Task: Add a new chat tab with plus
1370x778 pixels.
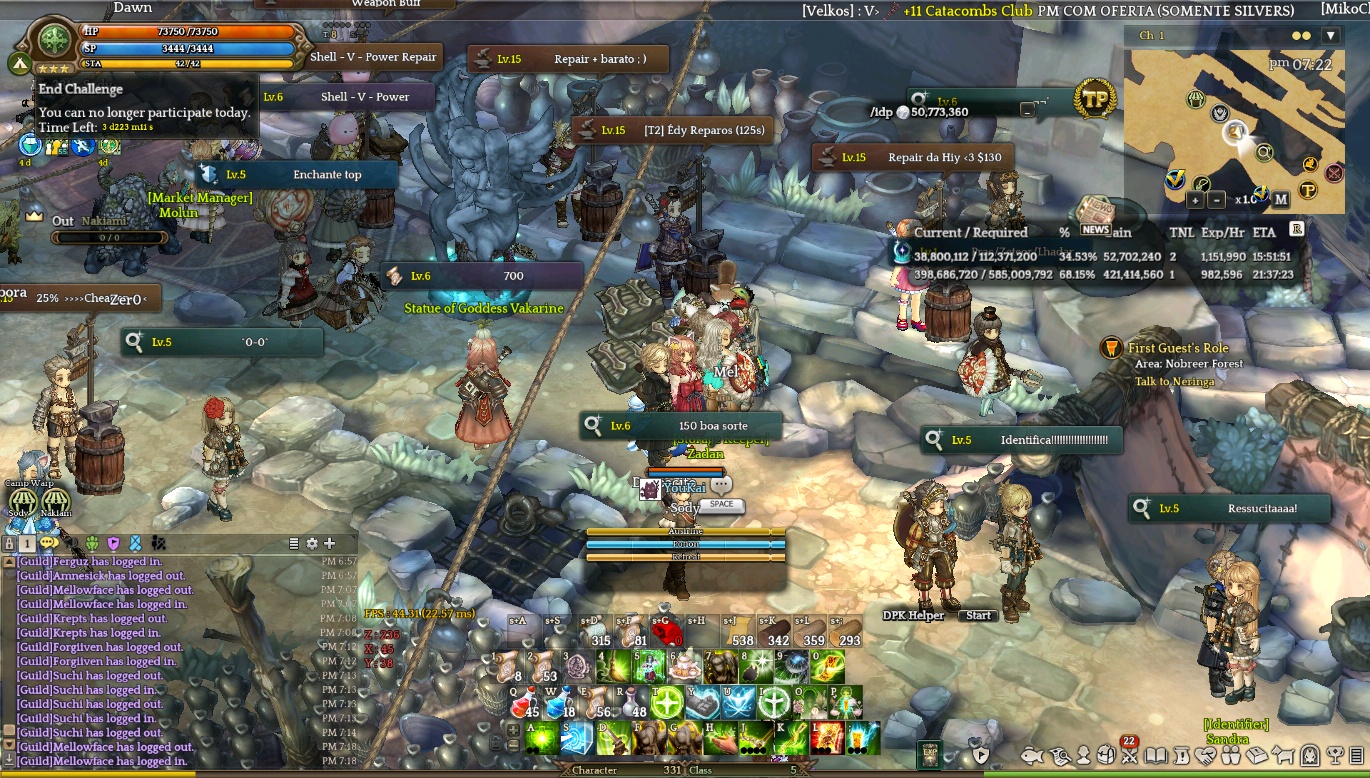Action: tap(329, 543)
